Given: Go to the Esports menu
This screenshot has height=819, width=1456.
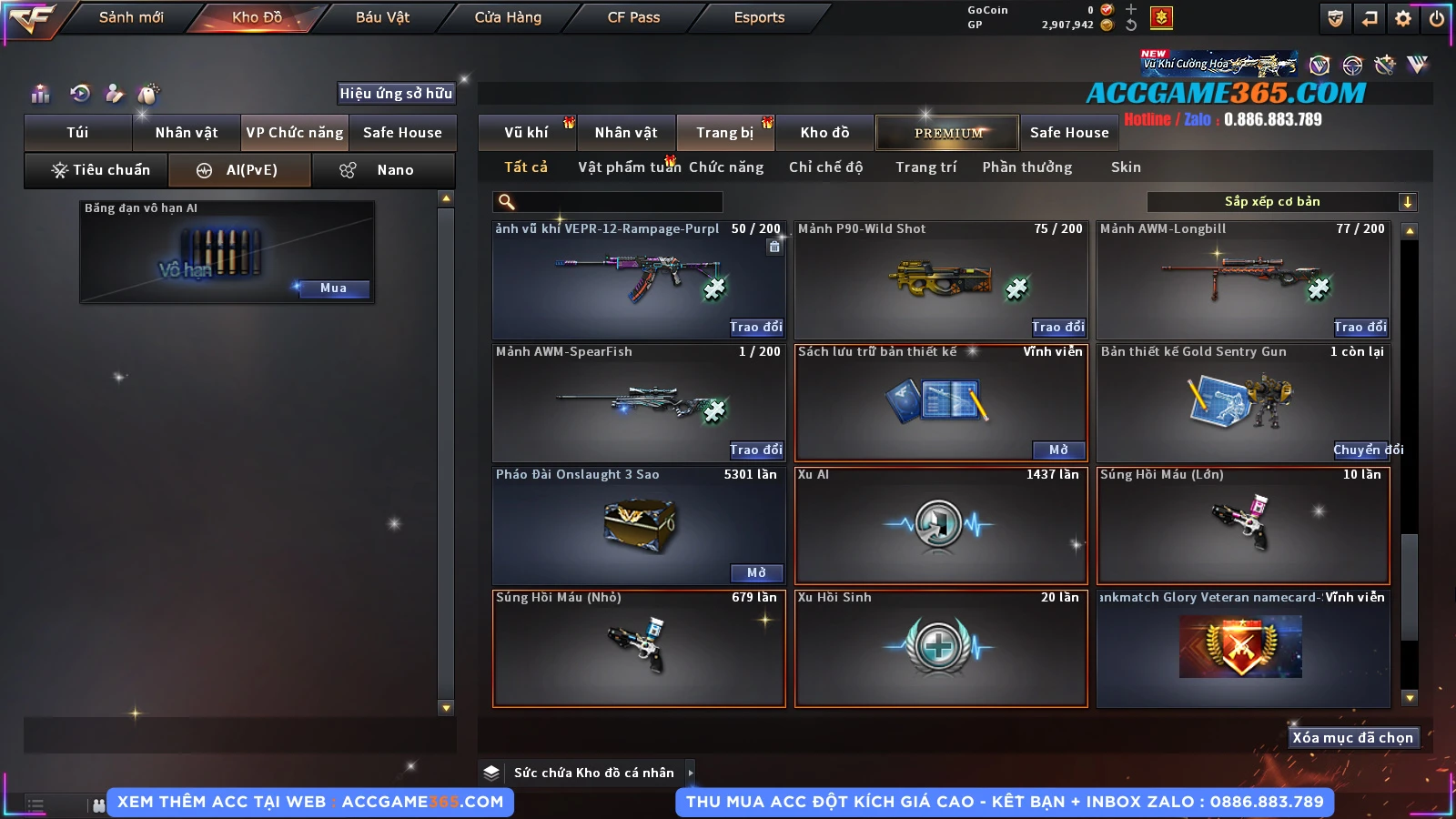Looking at the screenshot, I should click(759, 17).
